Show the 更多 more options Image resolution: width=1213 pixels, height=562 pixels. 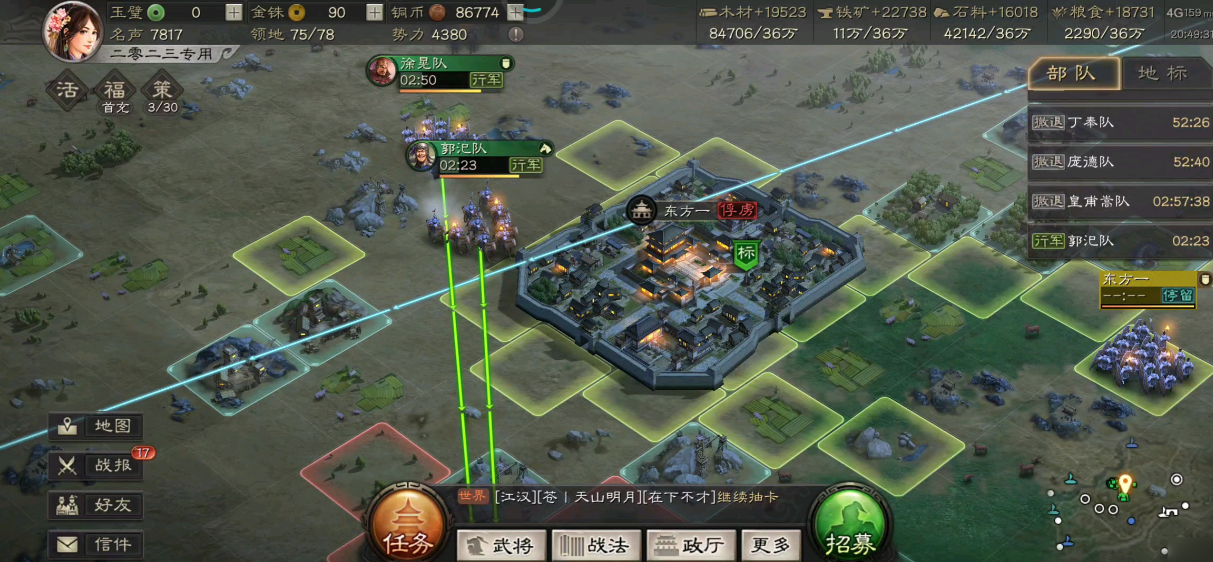(771, 545)
